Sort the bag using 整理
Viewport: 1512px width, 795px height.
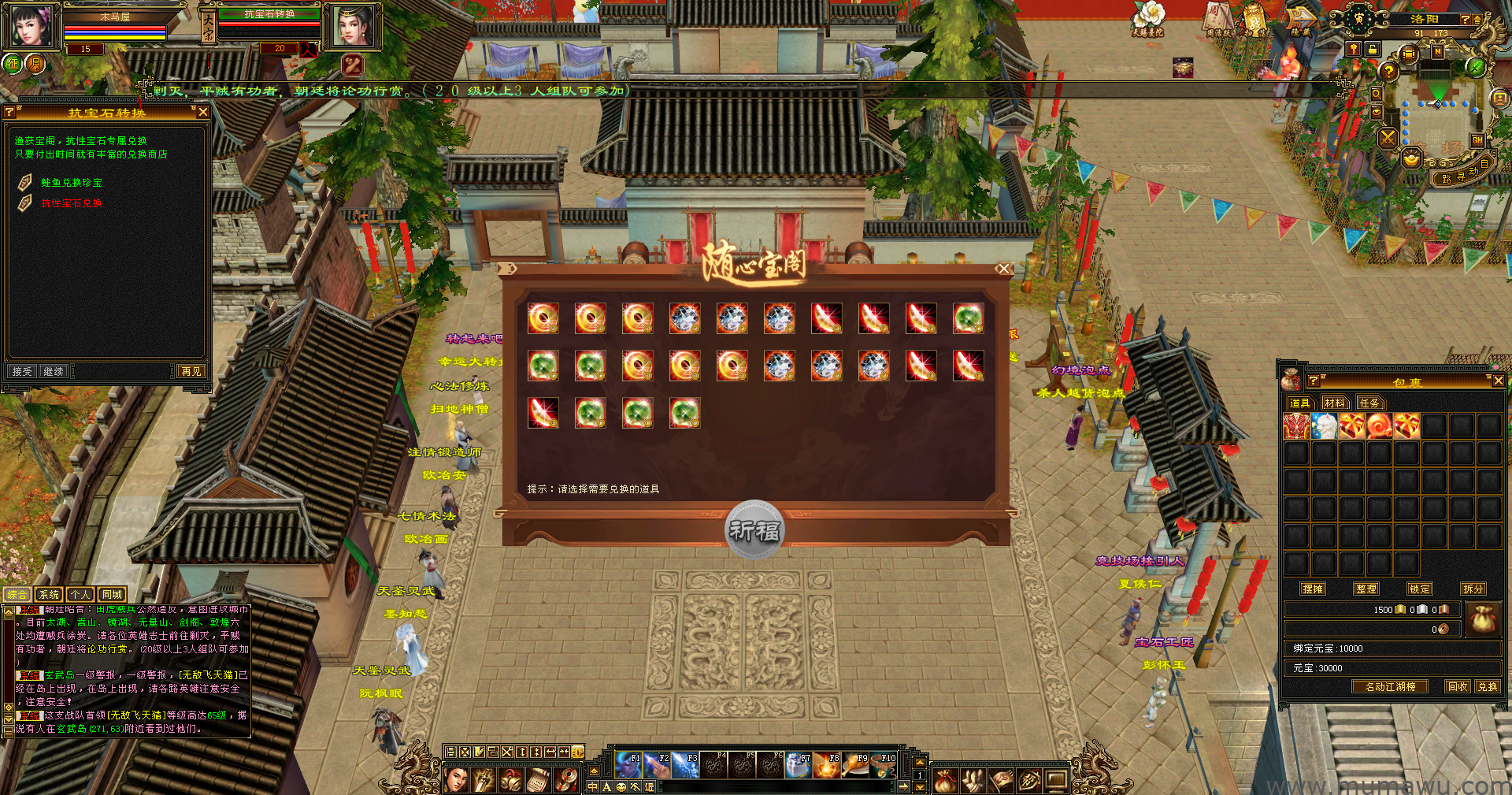click(x=1366, y=589)
